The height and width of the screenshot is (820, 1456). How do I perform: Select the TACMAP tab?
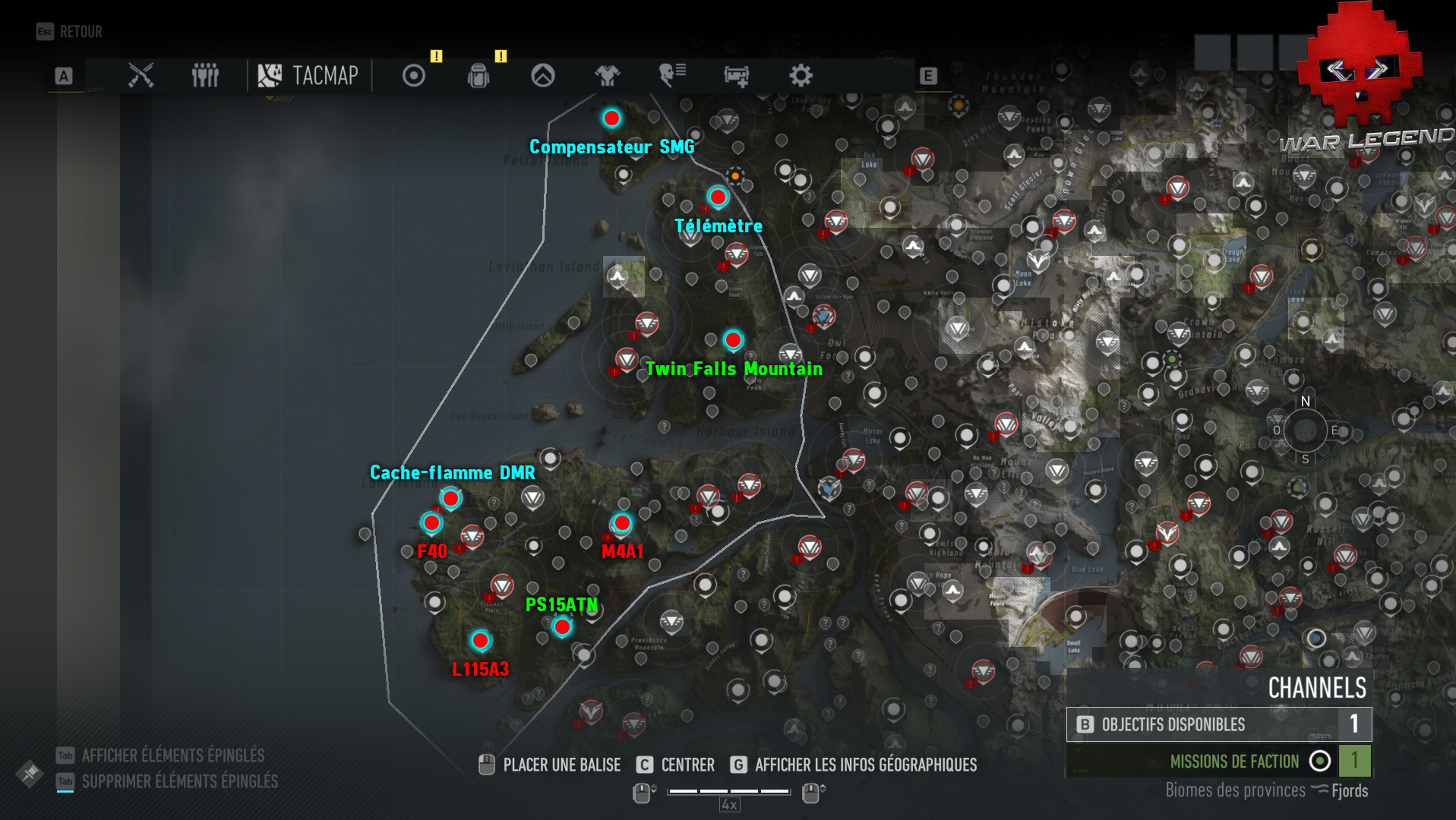pyautogui.click(x=308, y=76)
